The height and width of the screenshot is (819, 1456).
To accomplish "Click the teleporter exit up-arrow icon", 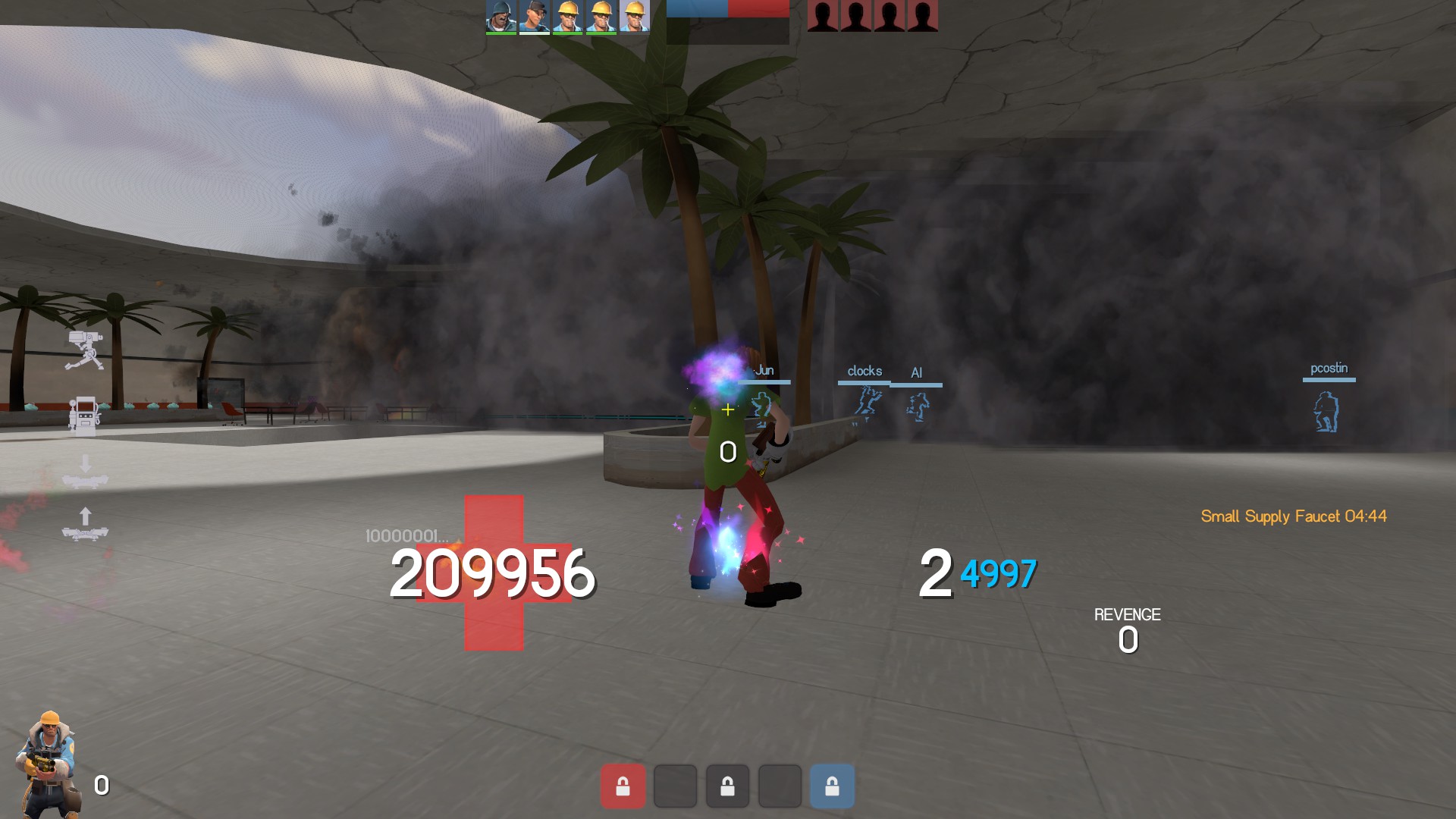I will click(x=85, y=524).
